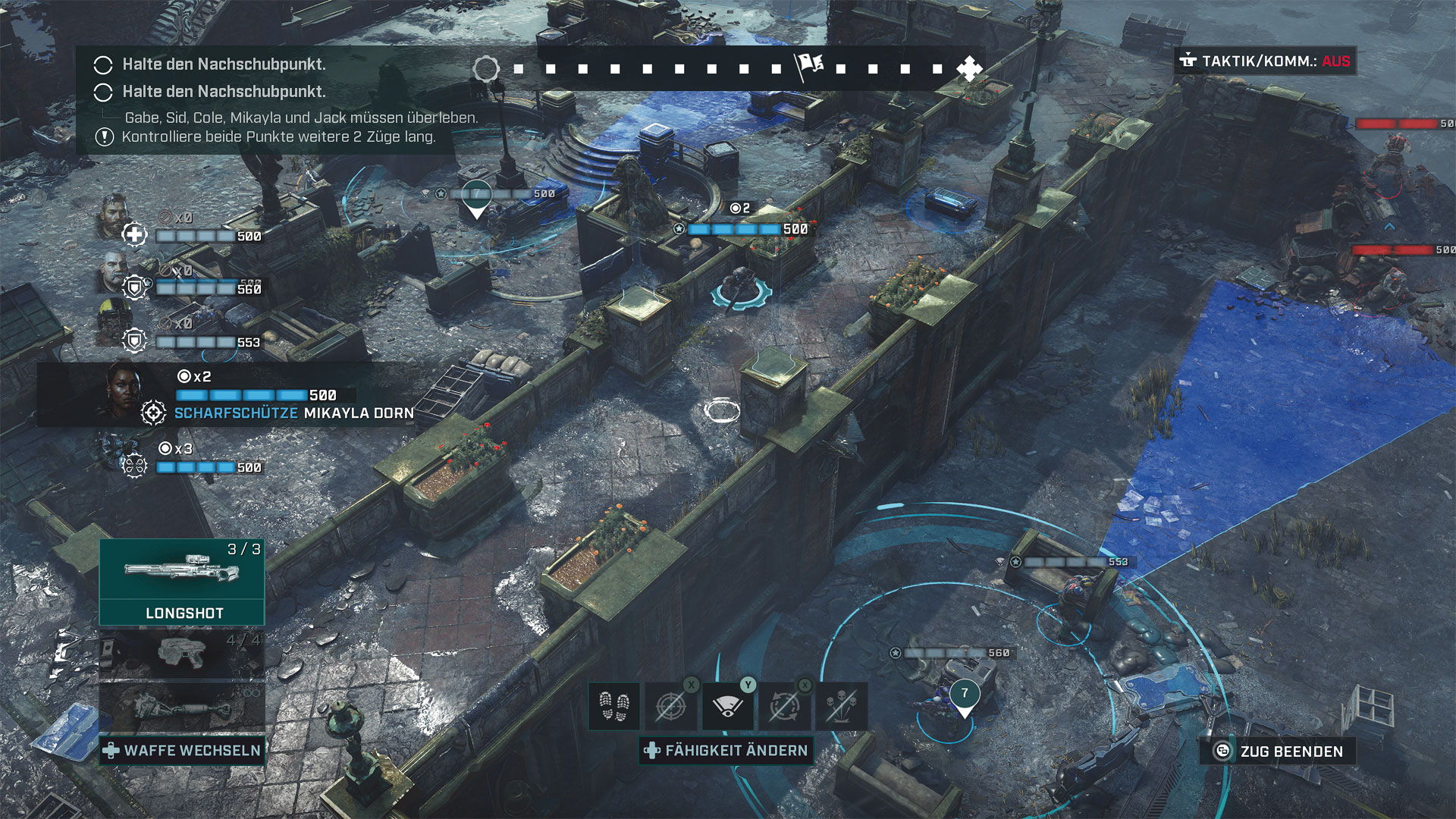The width and height of the screenshot is (1456, 819).
Task: Choose the pistol sidearm weapon slot
Action: click(x=182, y=652)
